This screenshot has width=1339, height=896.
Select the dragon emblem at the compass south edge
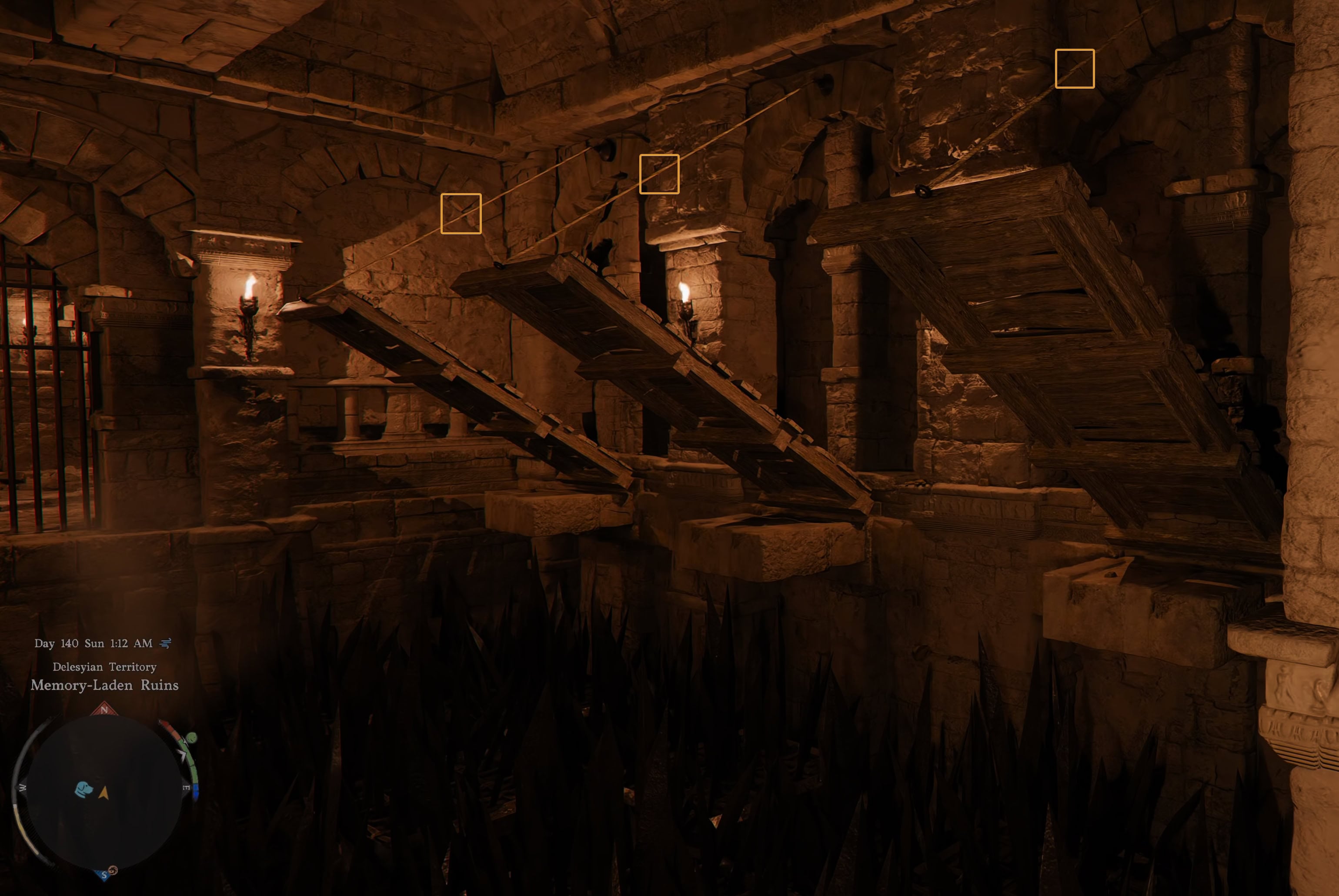click(113, 870)
